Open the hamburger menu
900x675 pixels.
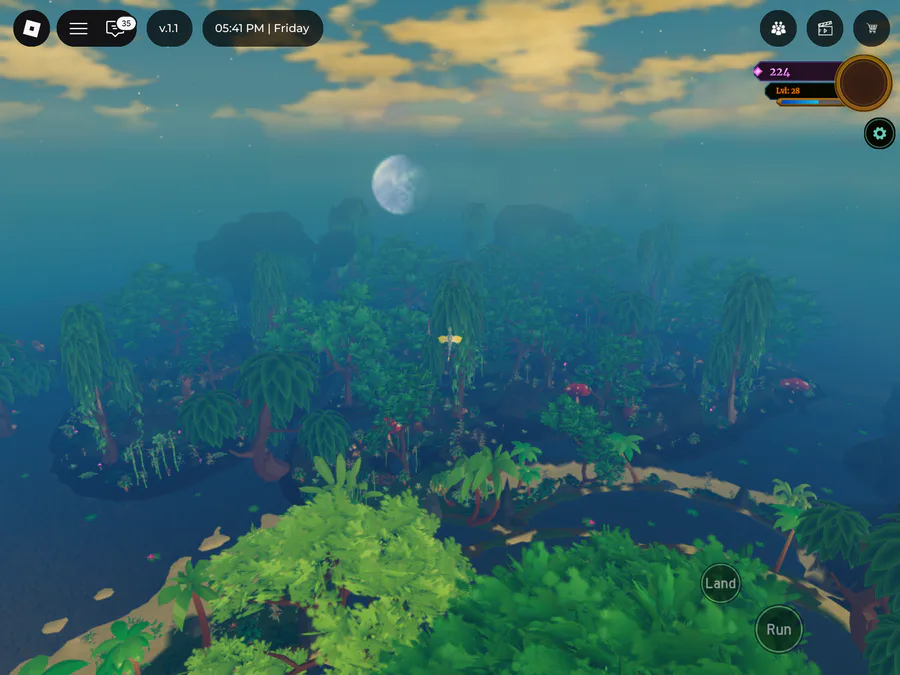(78, 28)
